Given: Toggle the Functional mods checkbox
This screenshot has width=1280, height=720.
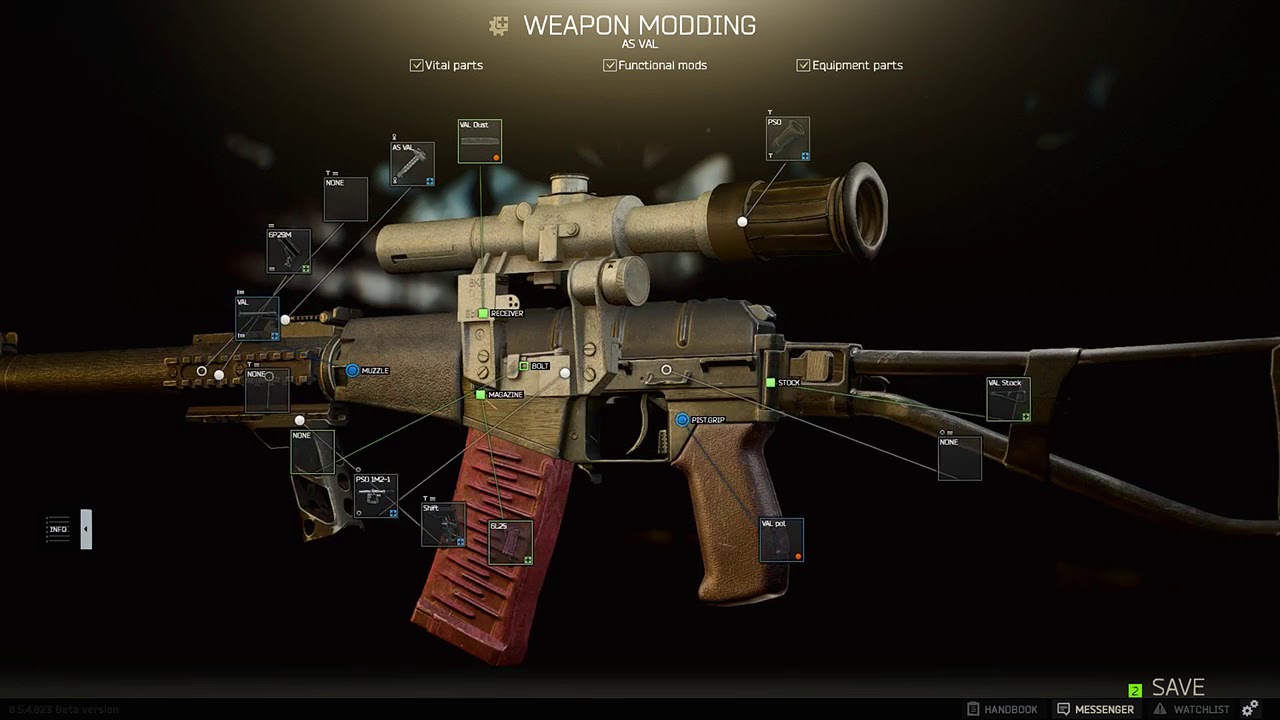Looking at the screenshot, I should coord(610,65).
